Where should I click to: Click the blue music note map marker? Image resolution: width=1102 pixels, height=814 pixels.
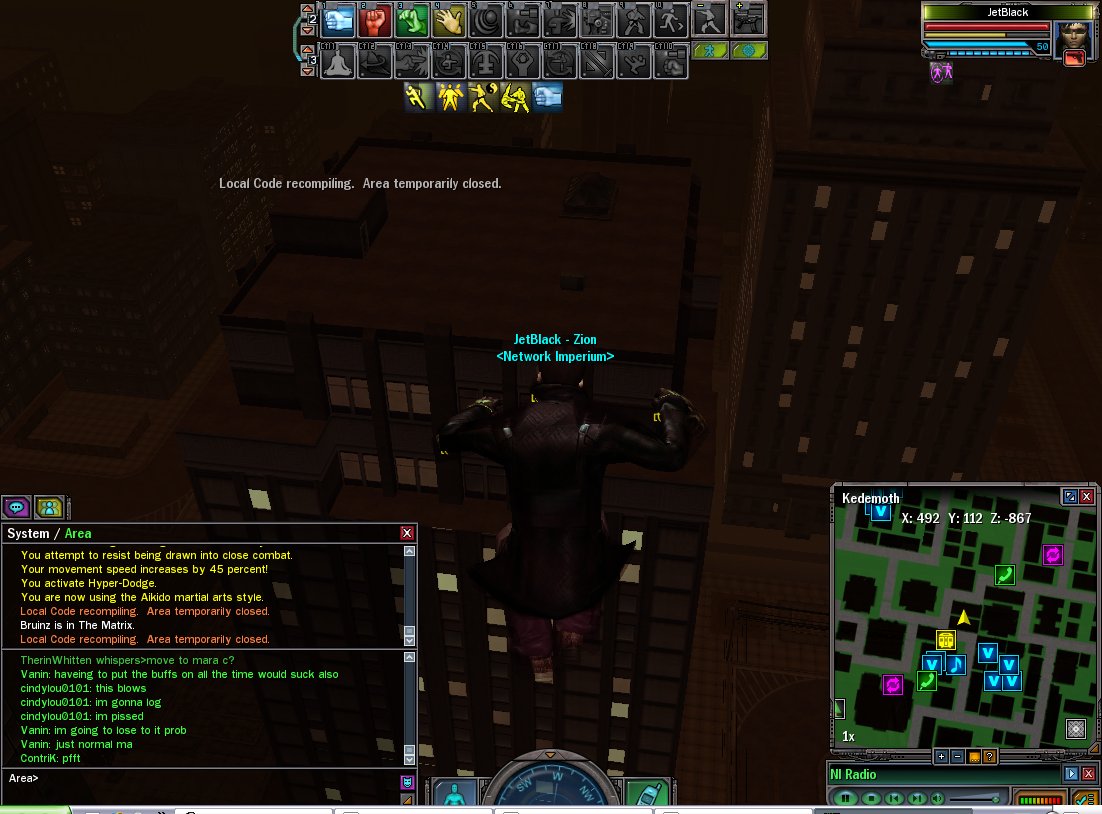pos(956,663)
